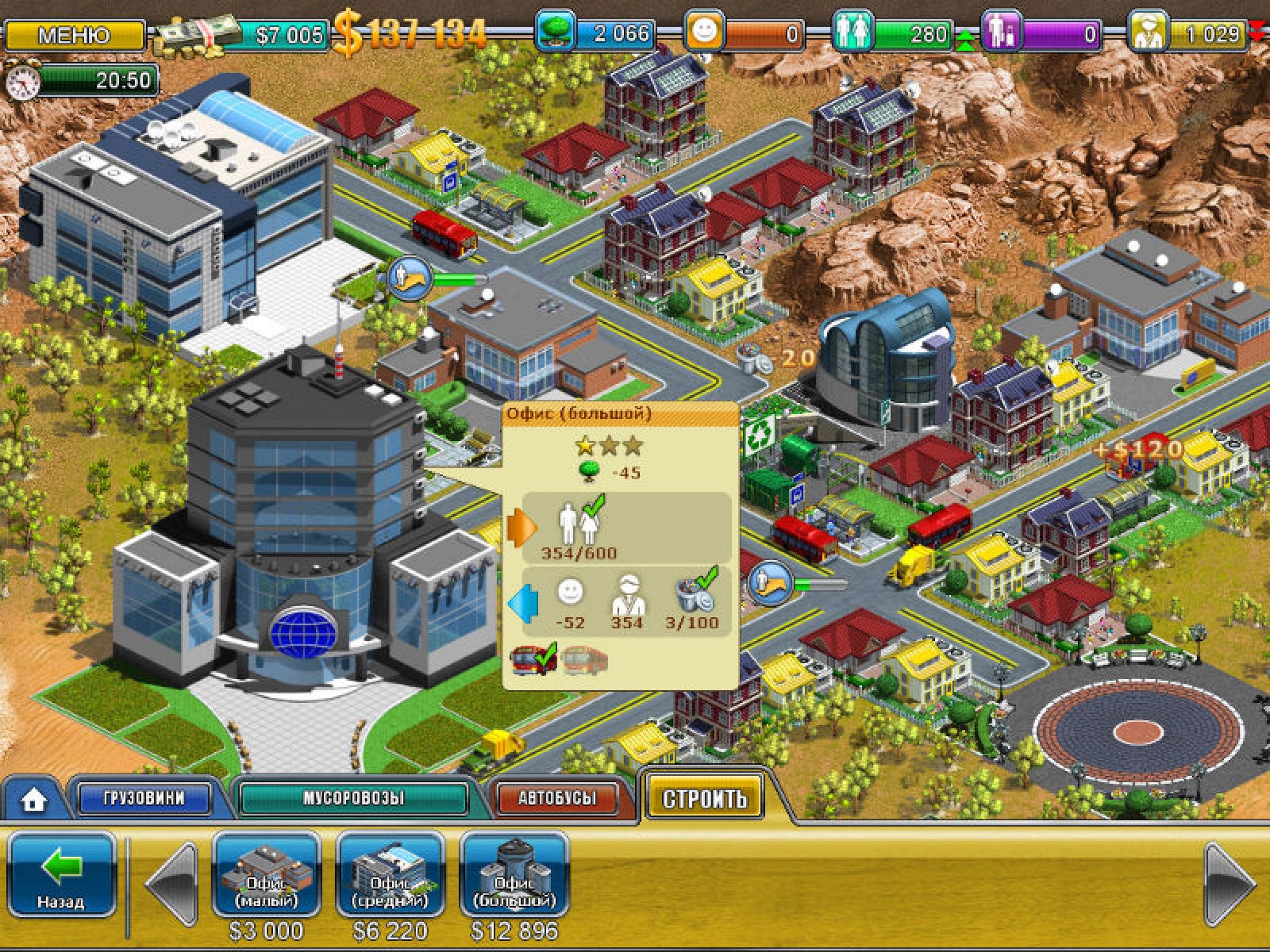The image size is (1270, 952).
Task: Switch to the Мусоровозы tab
Action: tap(353, 798)
